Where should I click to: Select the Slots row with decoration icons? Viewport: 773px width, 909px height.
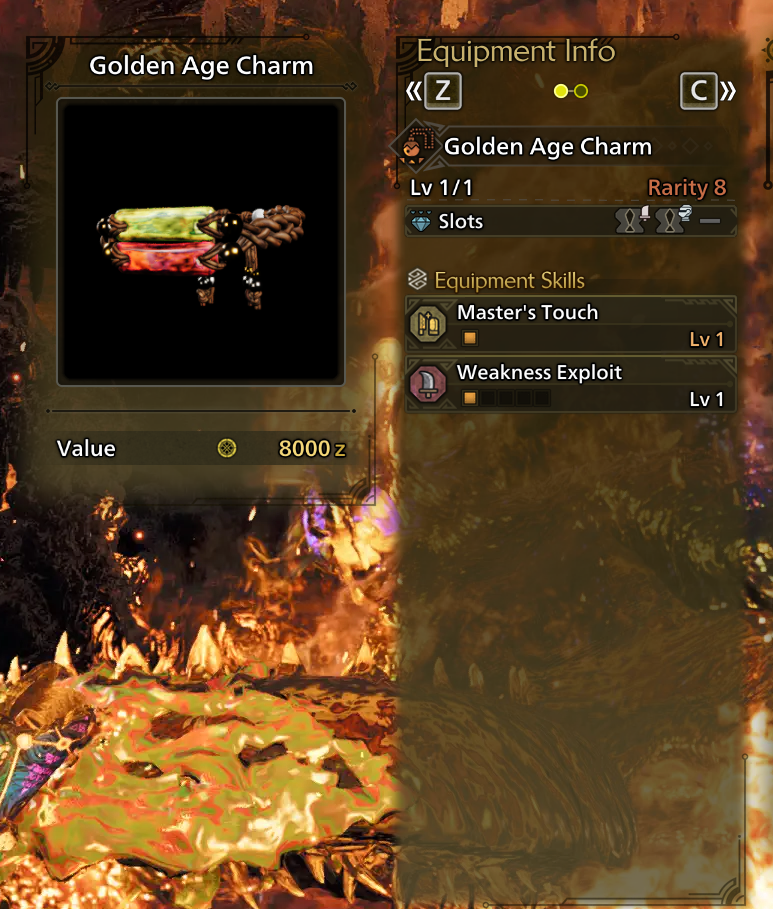click(571, 221)
